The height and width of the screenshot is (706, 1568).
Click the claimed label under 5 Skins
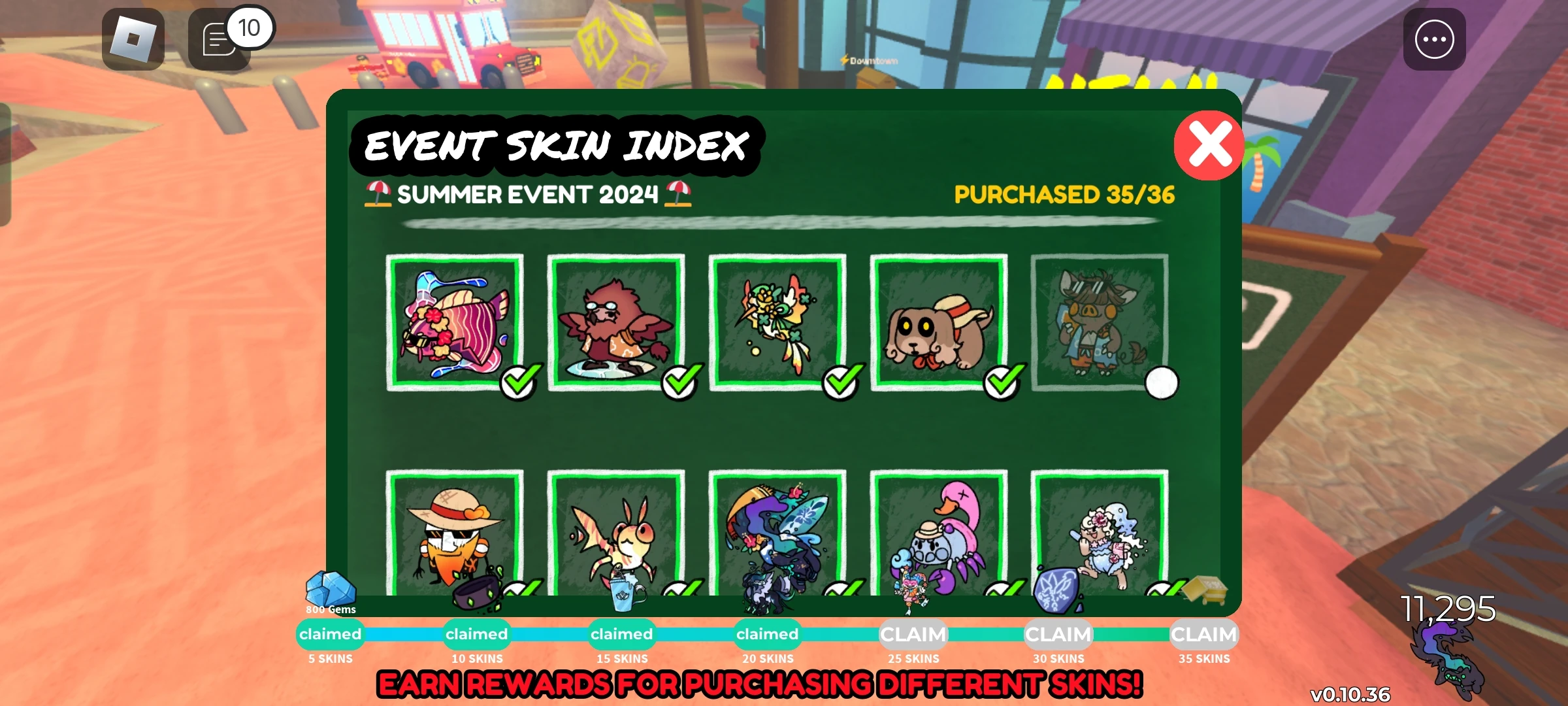(x=330, y=633)
